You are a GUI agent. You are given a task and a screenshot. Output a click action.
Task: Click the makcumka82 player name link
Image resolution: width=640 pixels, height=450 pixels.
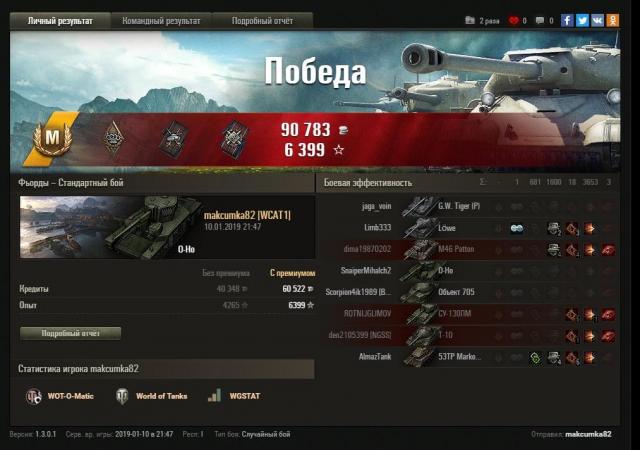point(247,216)
